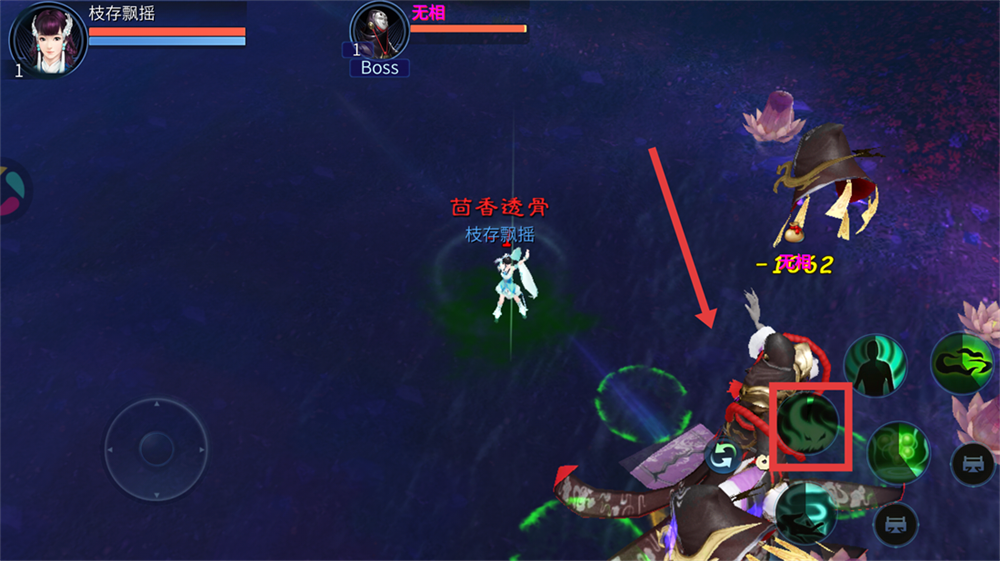The width and height of the screenshot is (1000, 561).
Task: Tap the virtual joystick center
Action: coord(156,448)
